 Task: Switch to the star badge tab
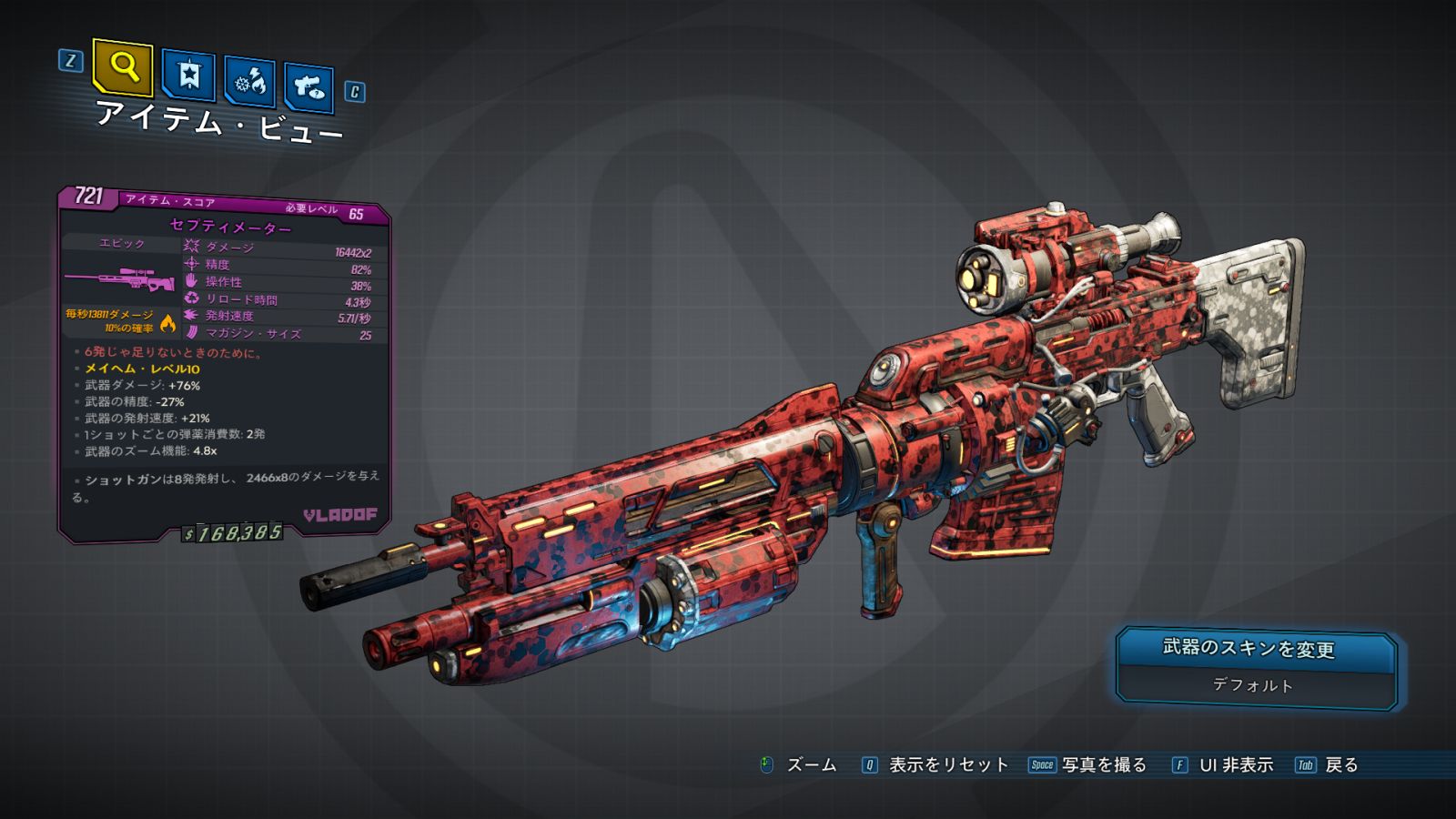(188, 76)
